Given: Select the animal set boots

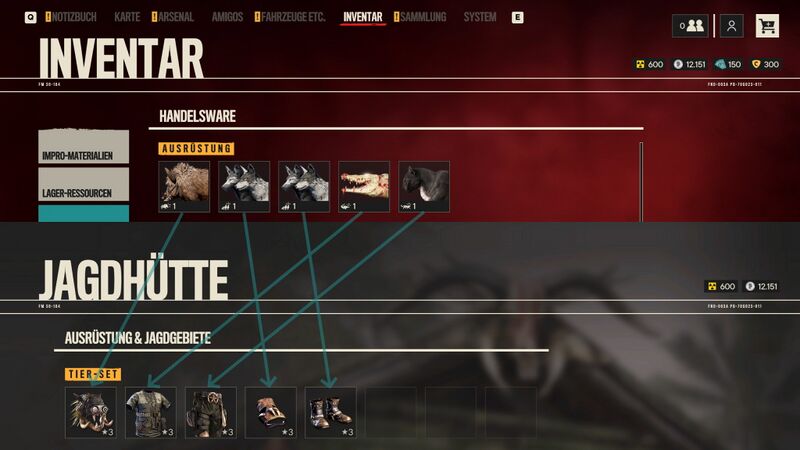Looking at the screenshot, I should pos(331,413).
